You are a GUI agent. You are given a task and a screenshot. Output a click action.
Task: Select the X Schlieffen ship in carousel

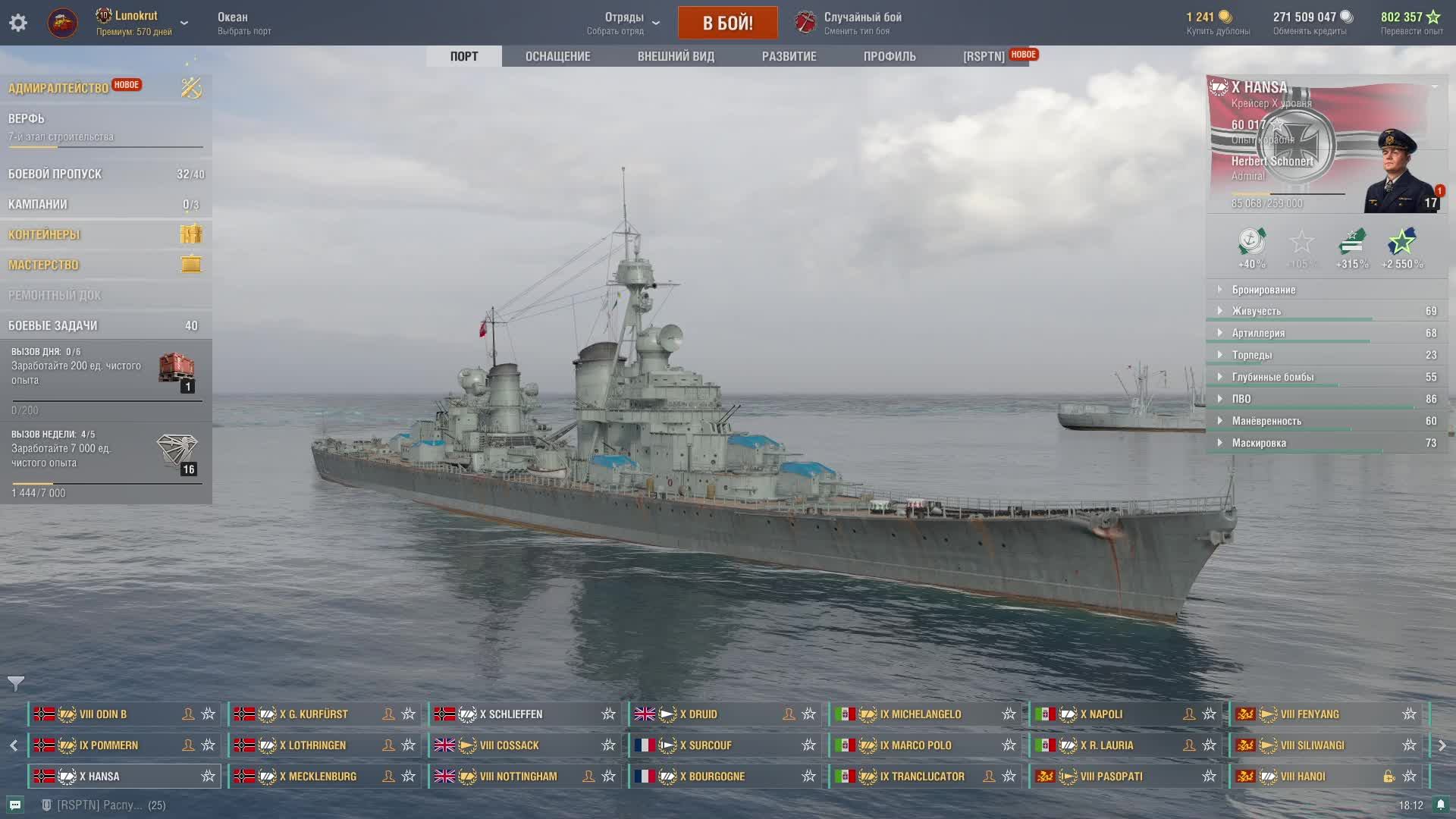pos(516,714)
